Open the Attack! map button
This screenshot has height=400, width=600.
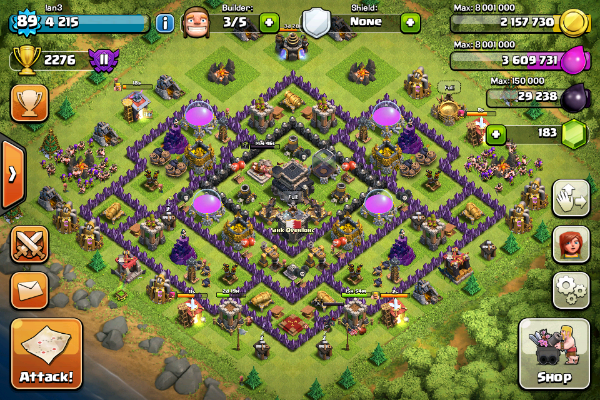46,354
